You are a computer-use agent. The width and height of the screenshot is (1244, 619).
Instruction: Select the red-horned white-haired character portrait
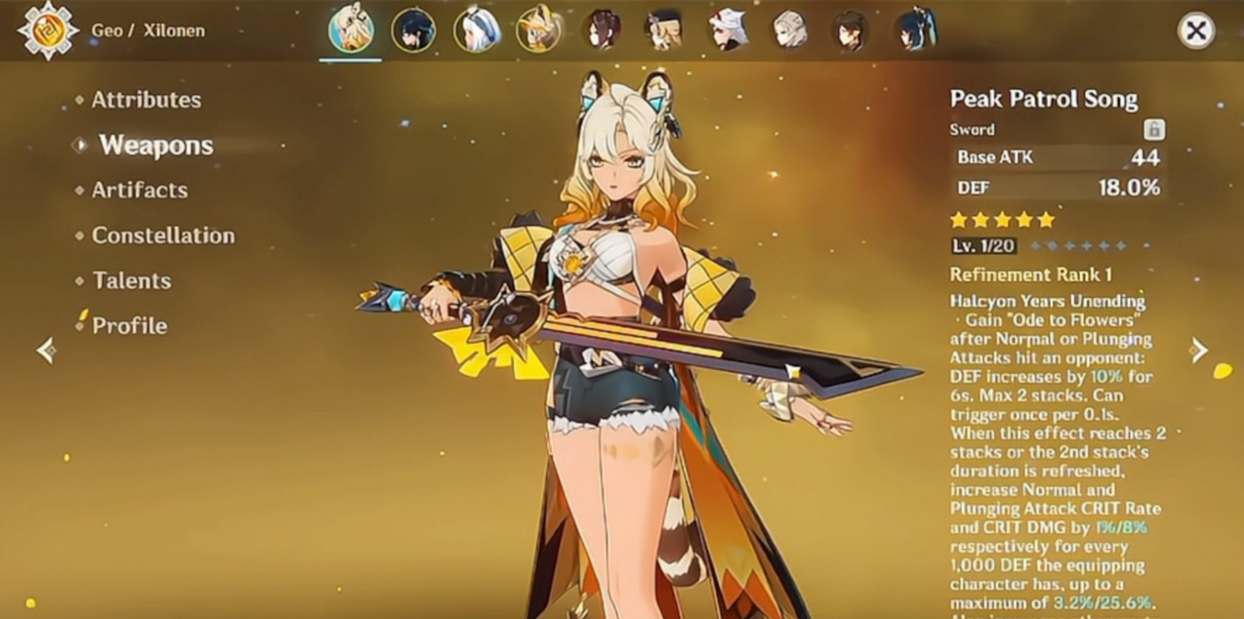coord(727,30)
